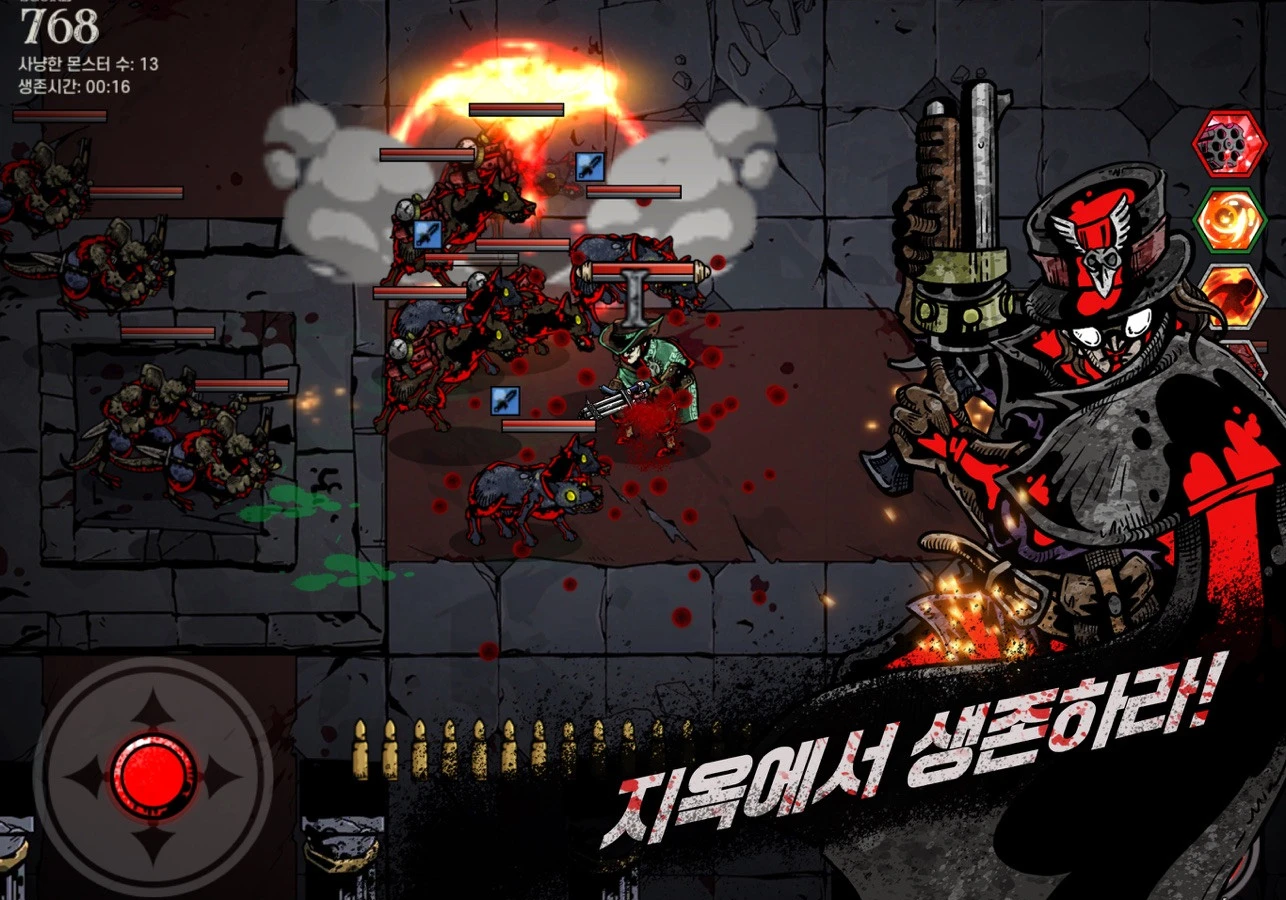This screenshot has height=900, width=1286.
Task: Trigger the grey-bordered flame silhouette skill
Action: [x=1234, y=293]
